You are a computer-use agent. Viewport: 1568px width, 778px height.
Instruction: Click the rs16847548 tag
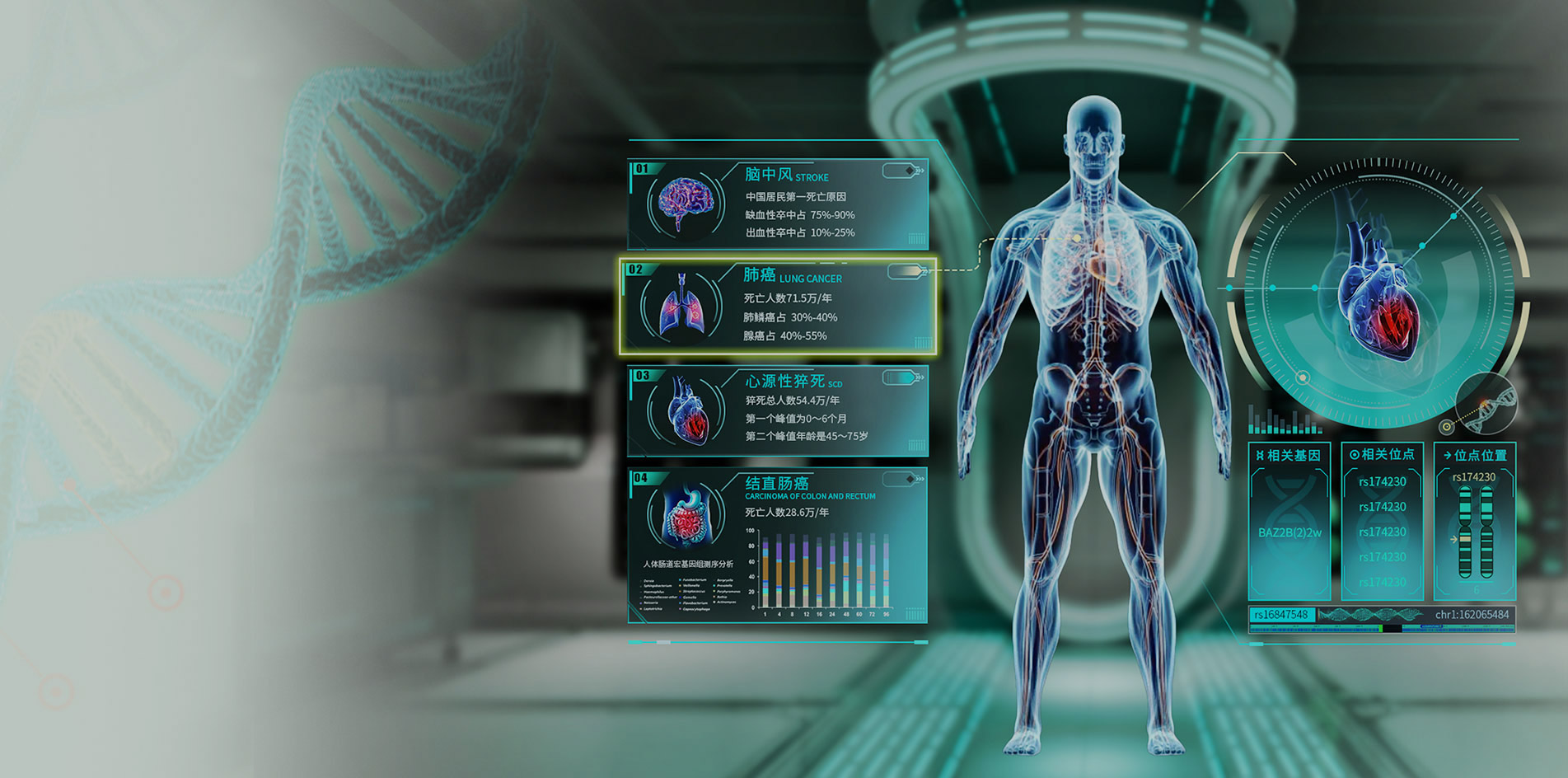(x=1281, y=615)
